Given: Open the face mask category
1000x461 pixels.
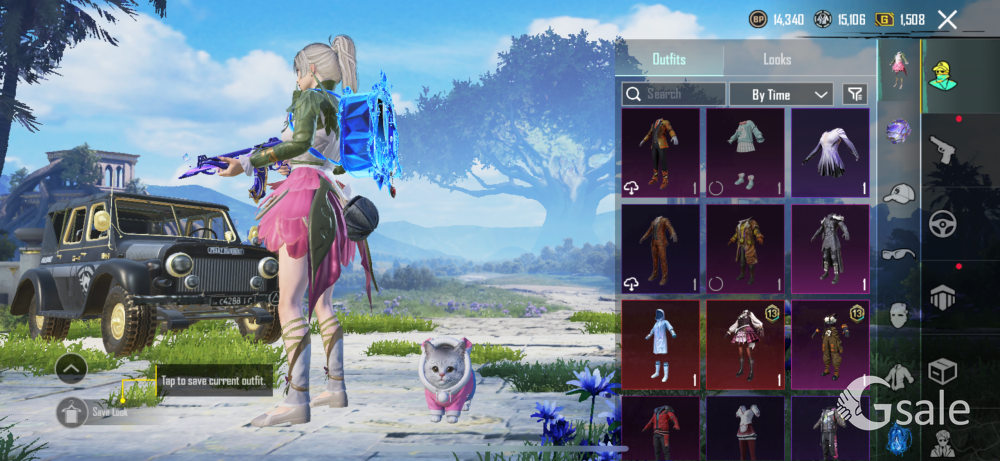Looking at the screenshot, I should point(899,315).
